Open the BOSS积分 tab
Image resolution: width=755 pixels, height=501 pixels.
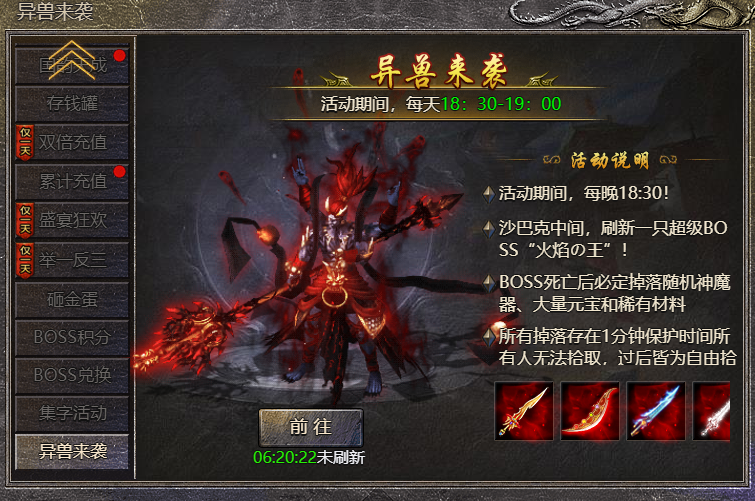72,336
